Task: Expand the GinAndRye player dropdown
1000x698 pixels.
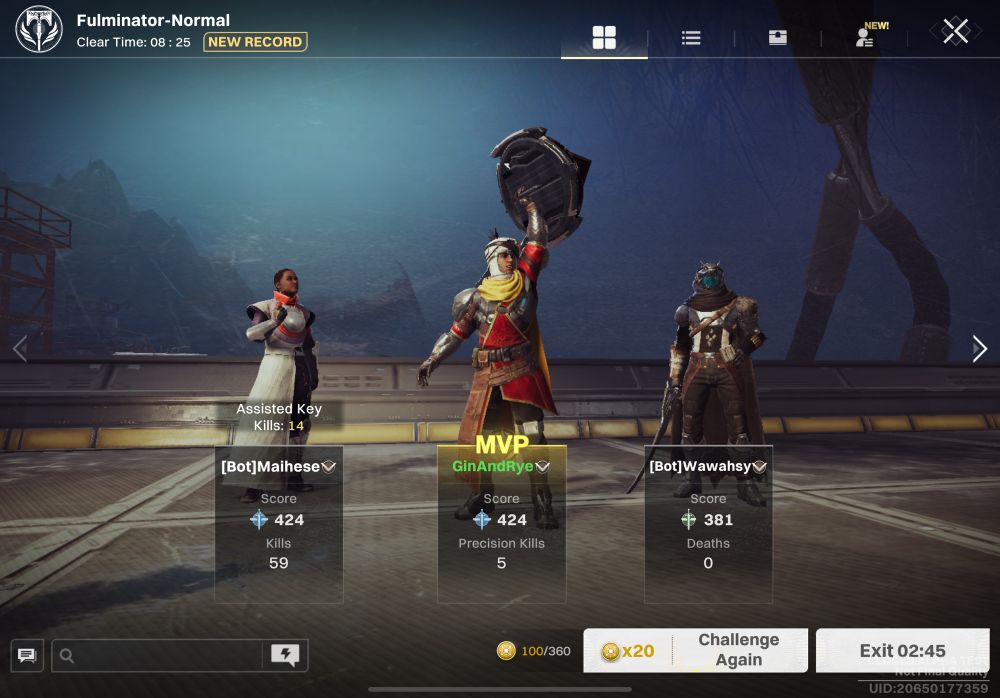Action: point(543,467)
